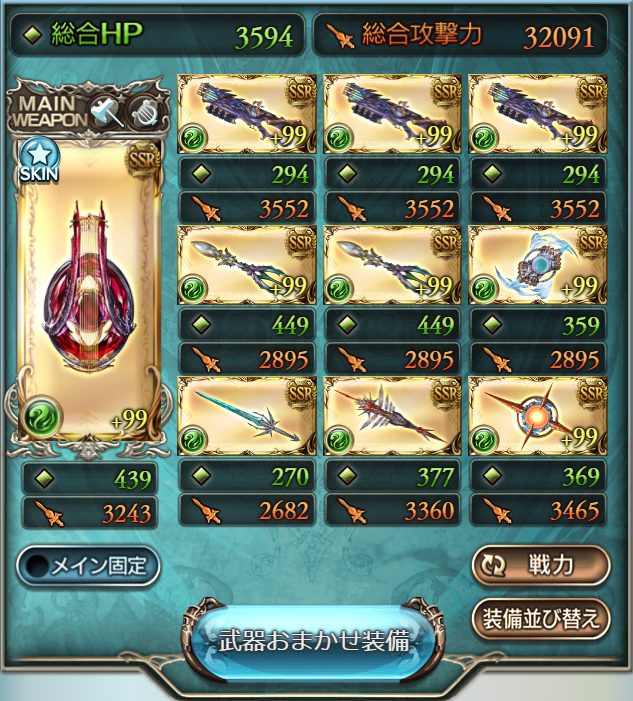
Task: Toggle the メイン固定 main weapon lock
Action: (x=89, y=565)
